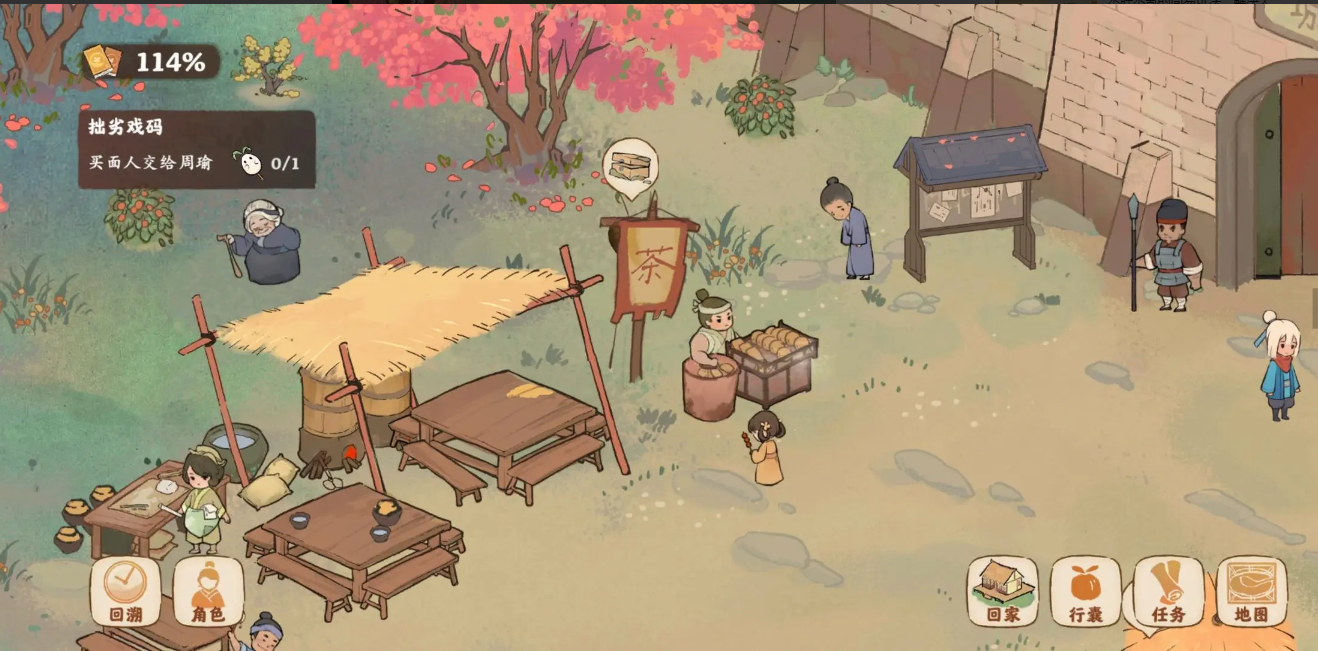Viewport: 1318px width, 651px height.
Task: Open the 行囊 bag inventory
Action: [x=1085, y=591]
